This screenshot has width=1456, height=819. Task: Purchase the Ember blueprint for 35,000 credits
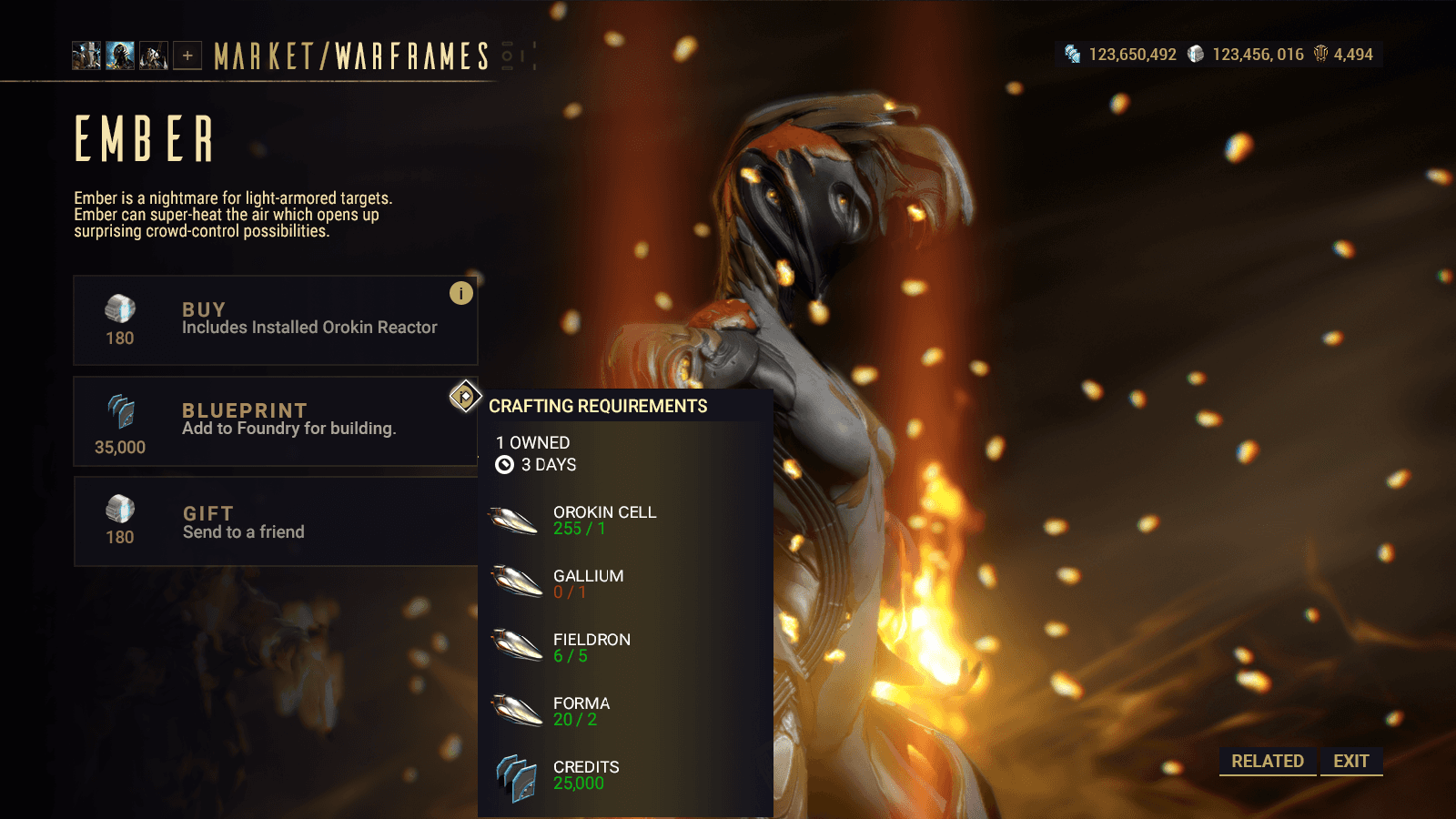pos(275,421)
